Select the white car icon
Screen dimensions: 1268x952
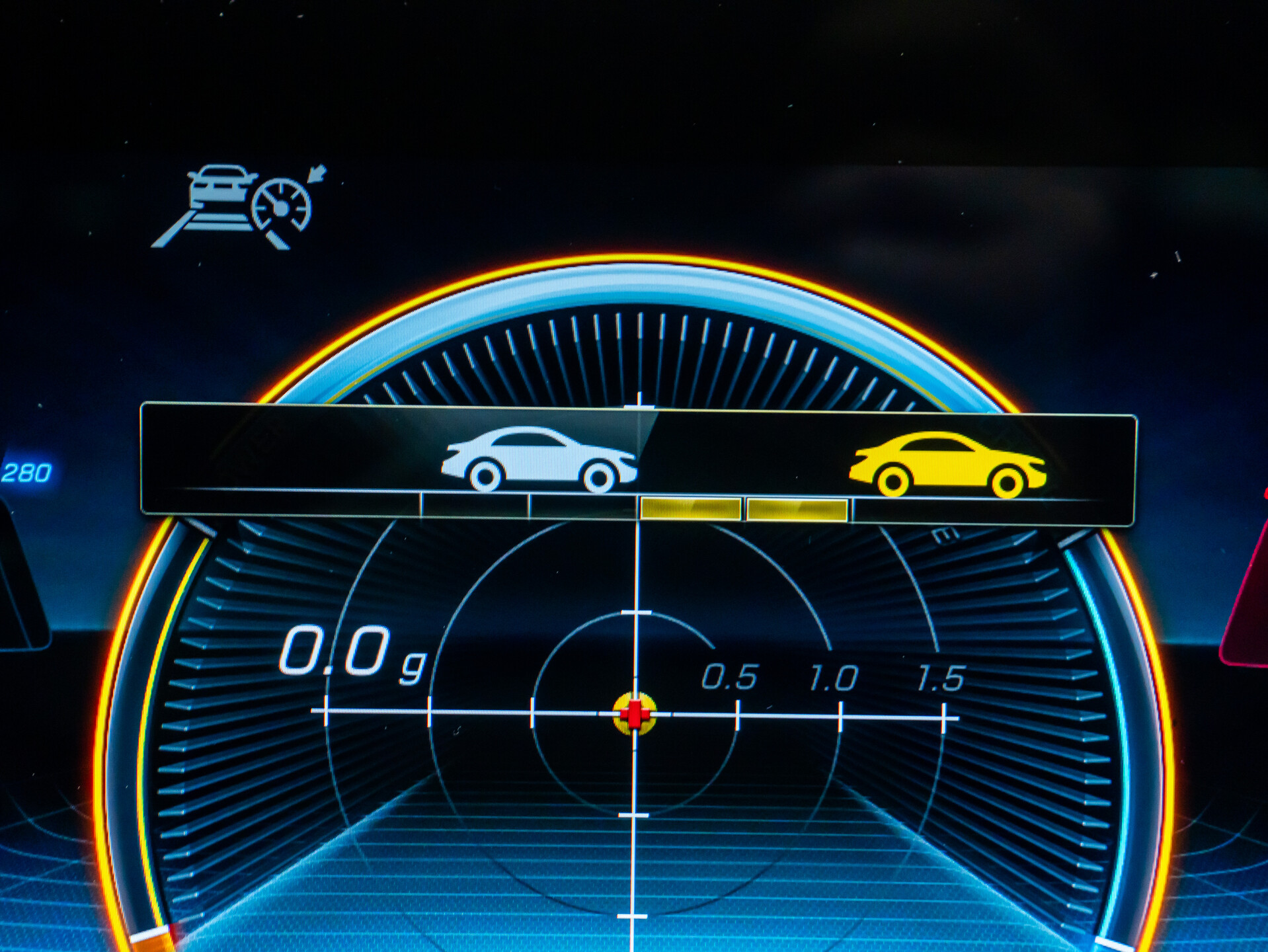pos(539,459)
